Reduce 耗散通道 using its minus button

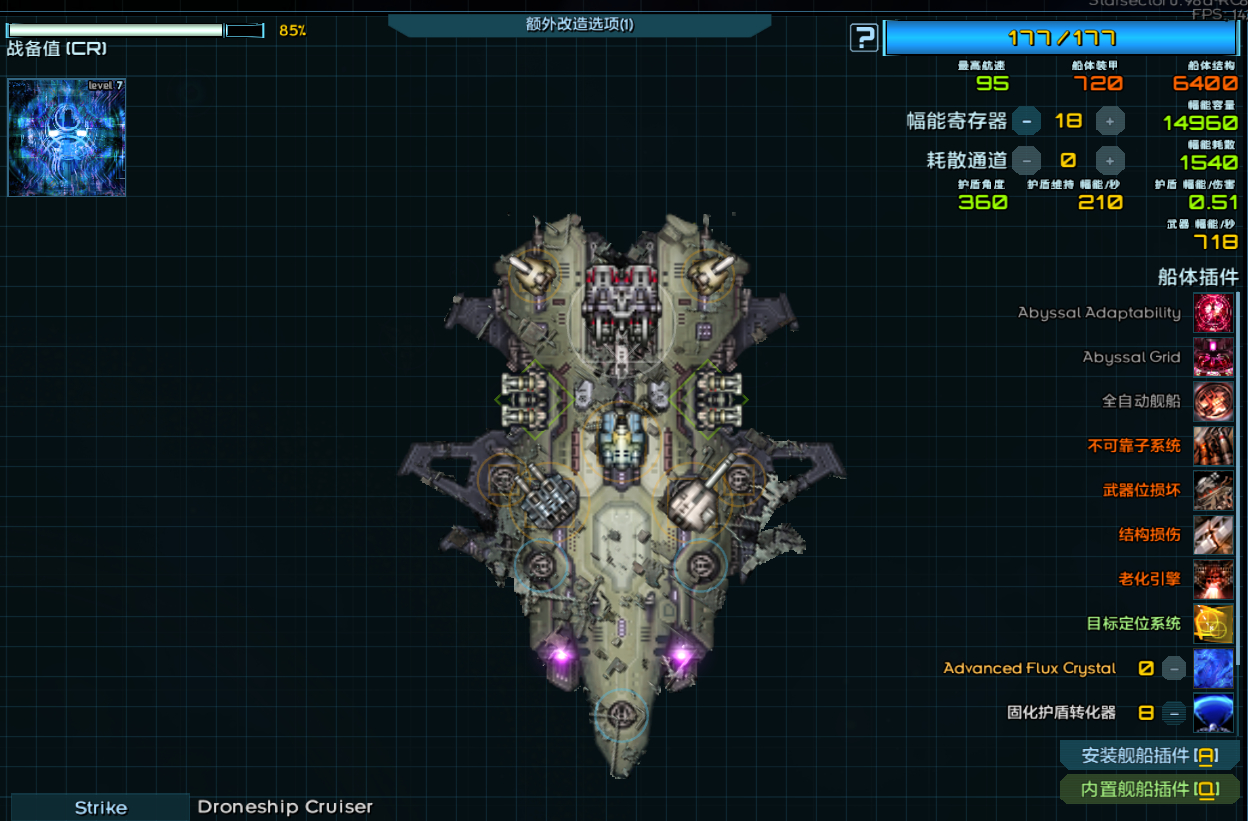coord(1026,160)
